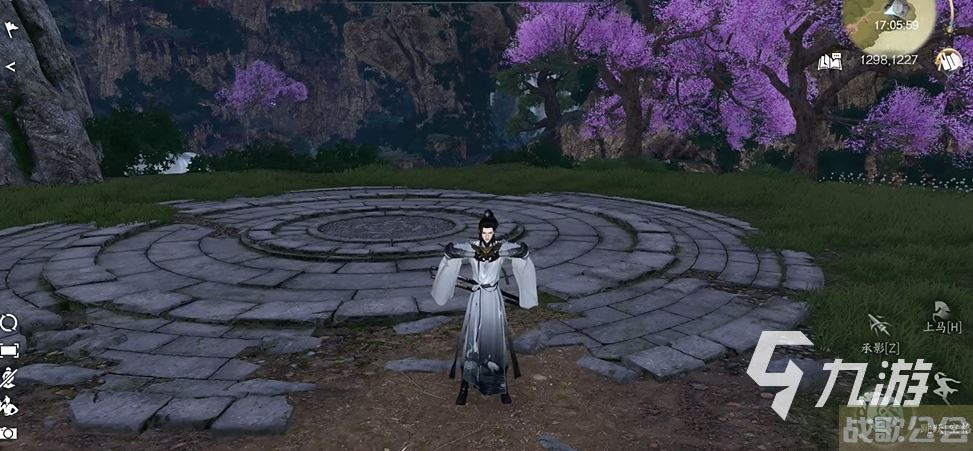Click the circular arrows rotate icon
973x451 pixels.
[9, 323]
